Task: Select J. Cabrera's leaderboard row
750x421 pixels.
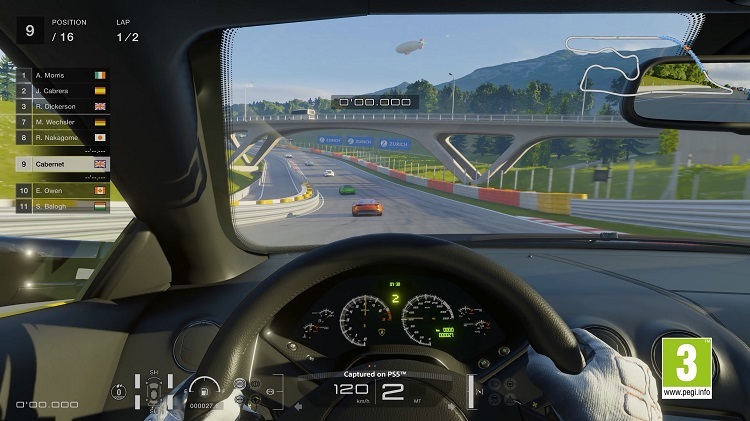Action: tap(62, 91)
